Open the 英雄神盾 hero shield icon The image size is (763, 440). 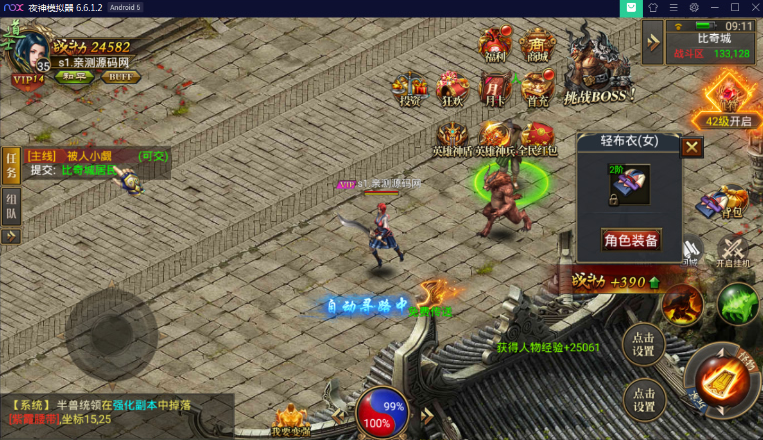[x=453, y=138]
